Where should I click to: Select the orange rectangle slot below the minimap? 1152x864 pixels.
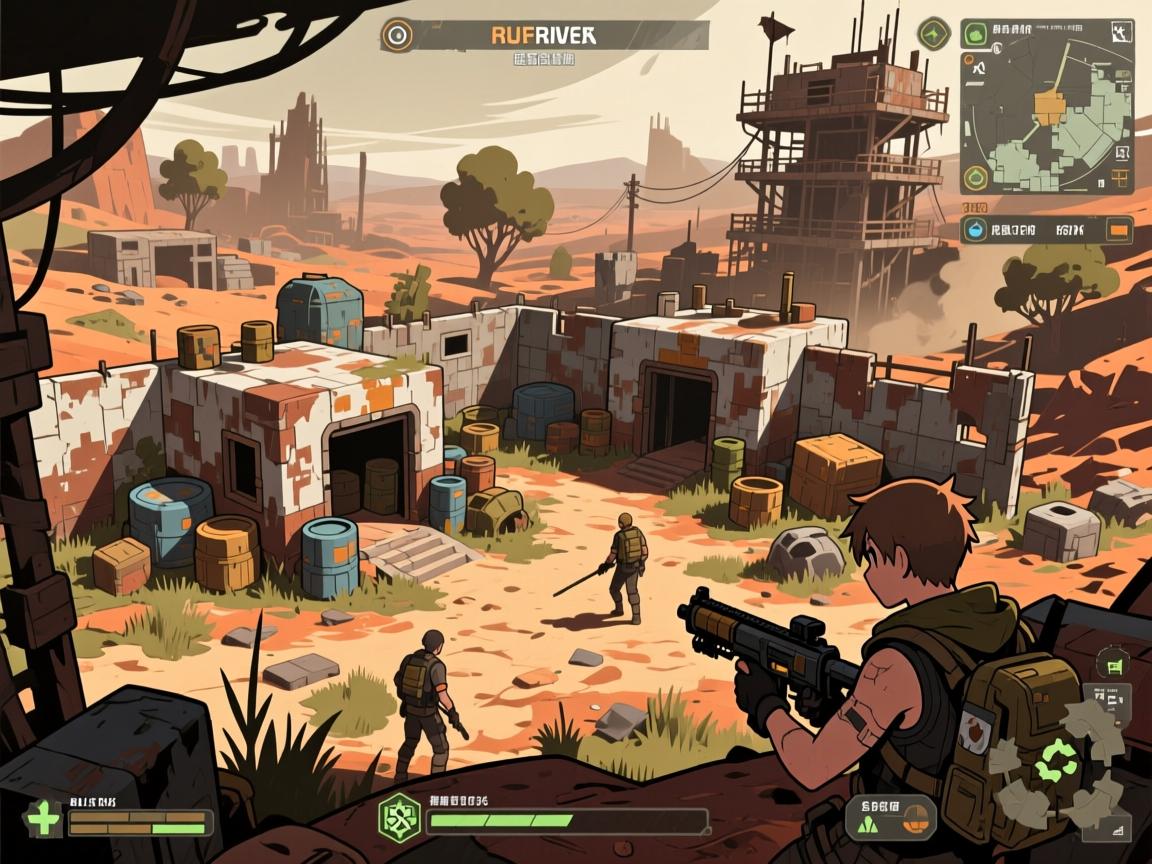click(x=1118, y=230)
